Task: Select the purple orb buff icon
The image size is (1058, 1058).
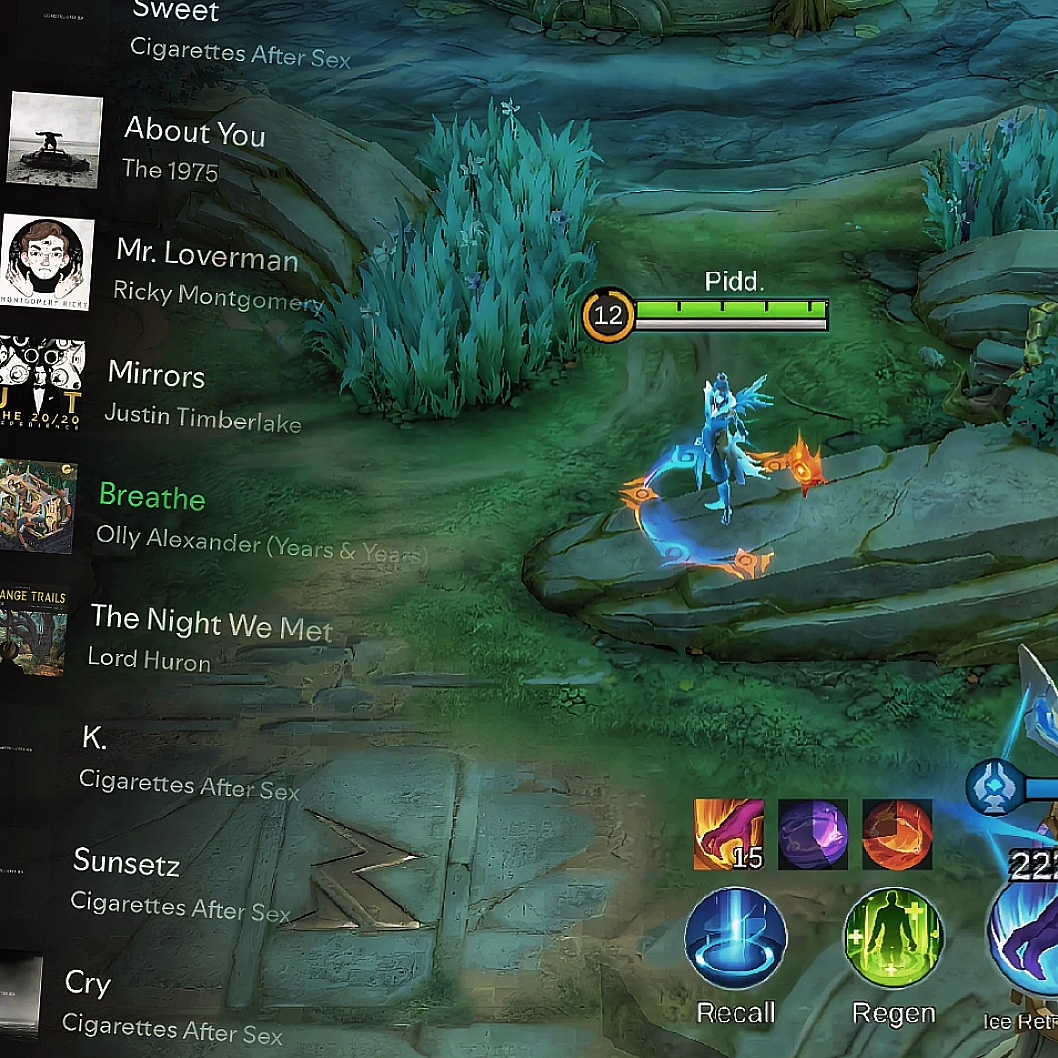Action: click(812, 833)
